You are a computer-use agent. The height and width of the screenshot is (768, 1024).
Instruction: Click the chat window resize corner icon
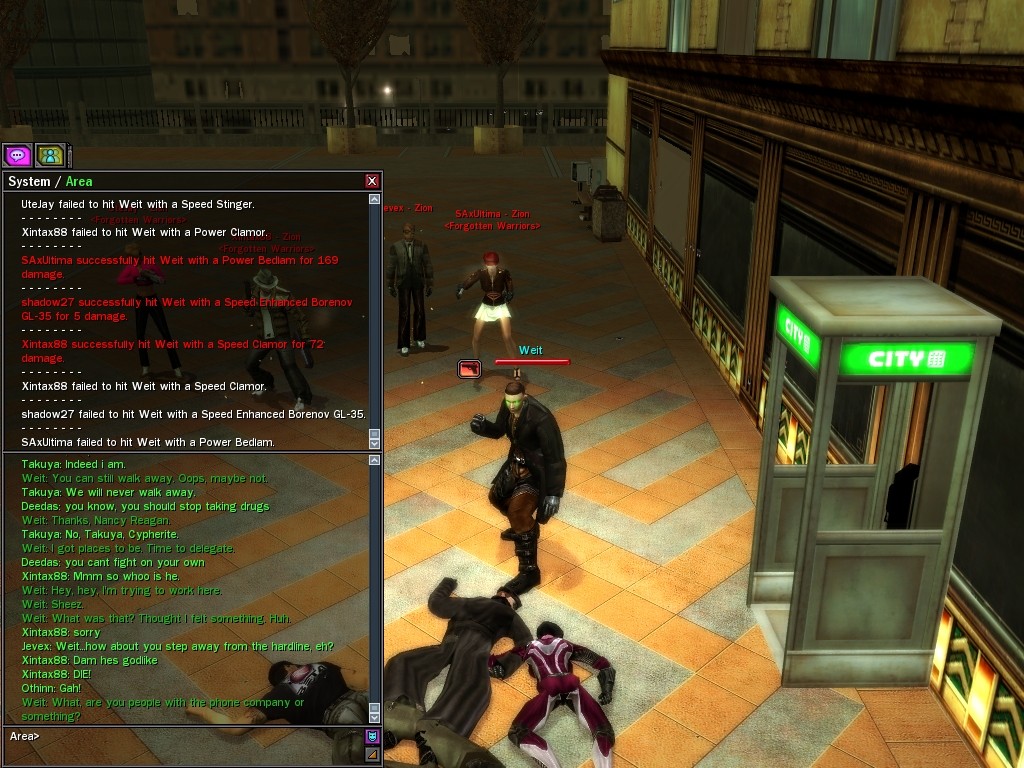click(x=372, y=754)
